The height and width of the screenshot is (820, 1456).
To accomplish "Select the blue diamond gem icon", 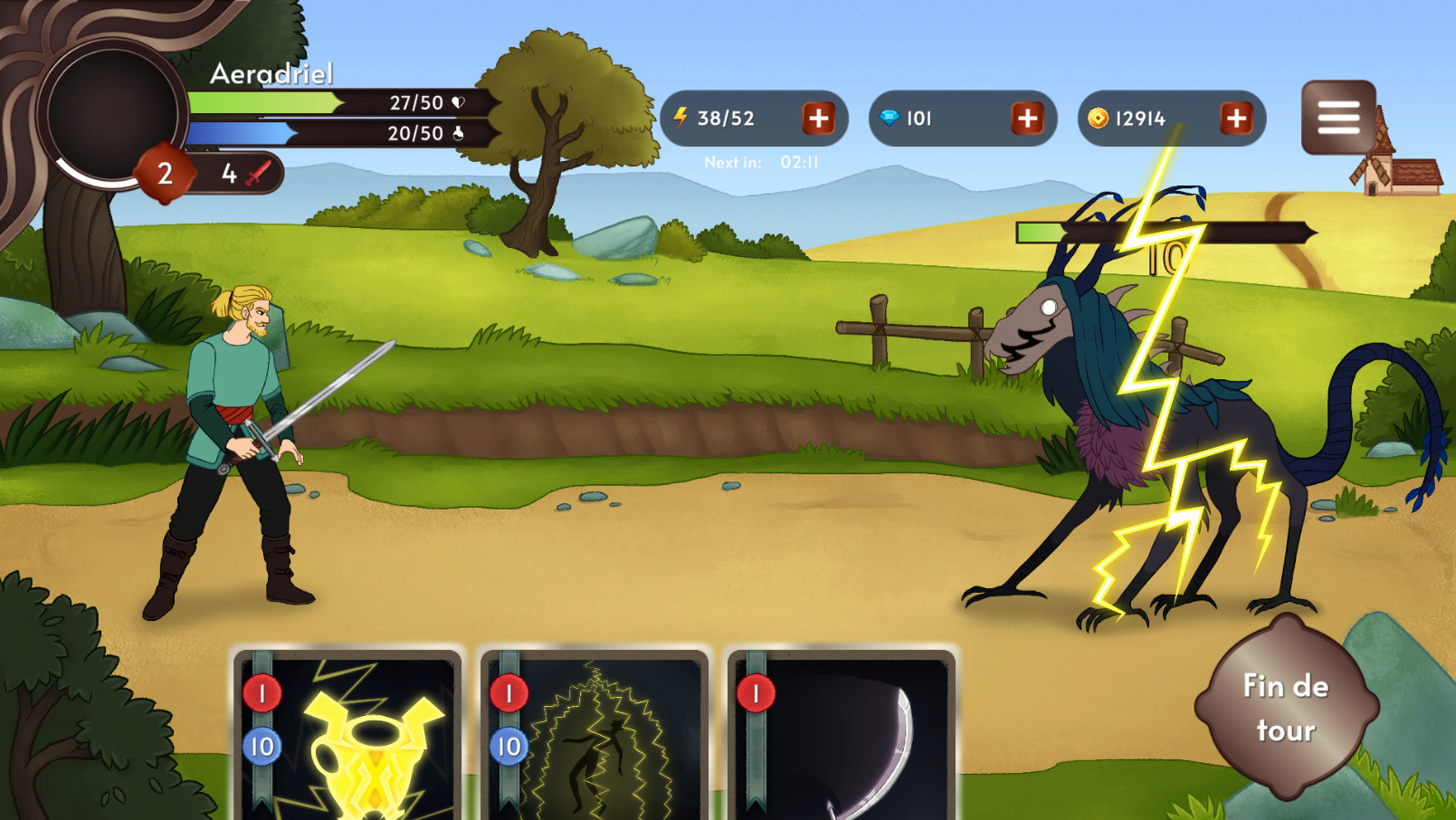I will [891, 118].
